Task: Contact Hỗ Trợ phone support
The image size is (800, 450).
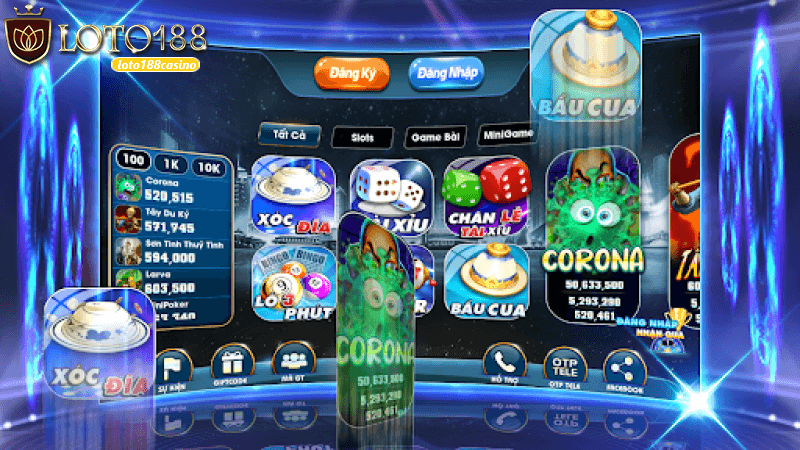Action: (x=505, y=365)
